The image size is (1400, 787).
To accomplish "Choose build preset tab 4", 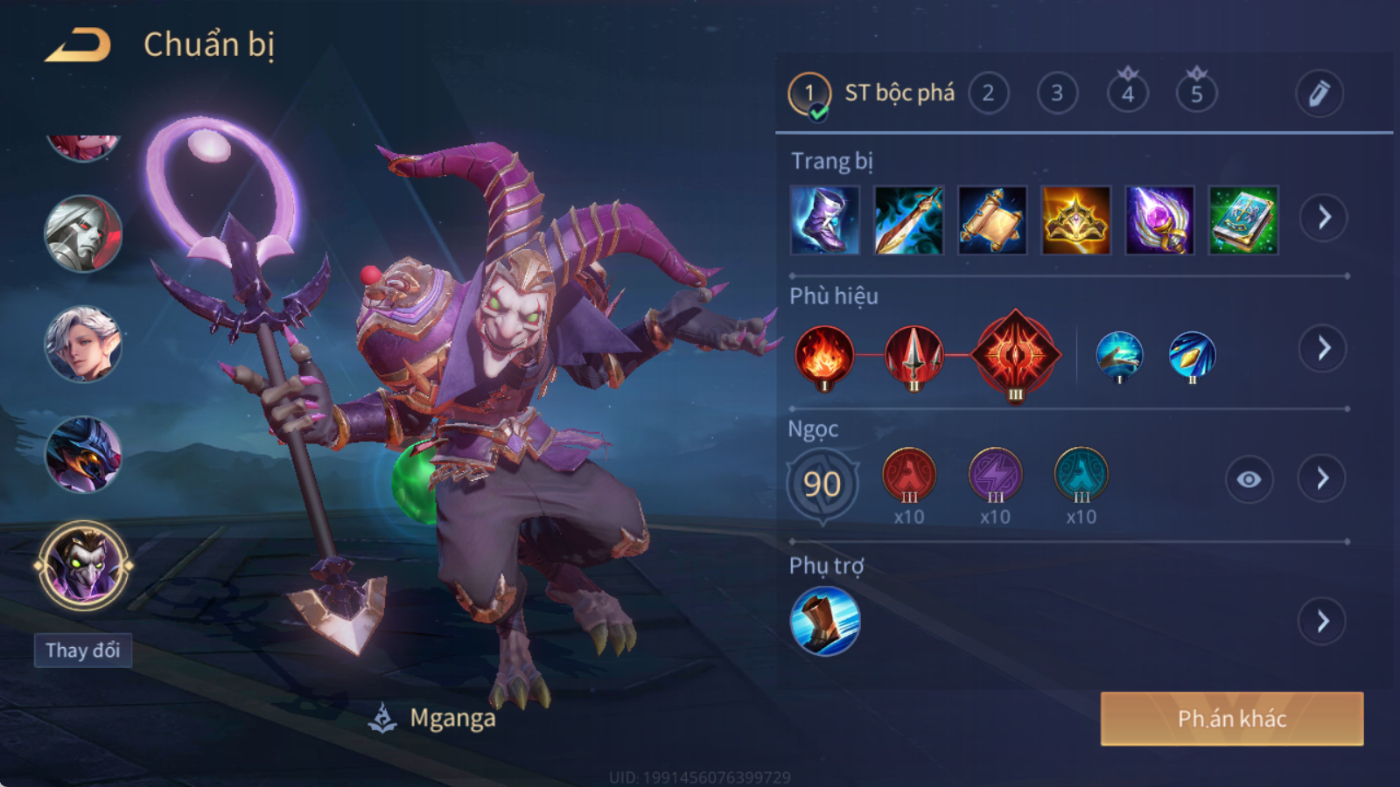I will click(1128, 94).
